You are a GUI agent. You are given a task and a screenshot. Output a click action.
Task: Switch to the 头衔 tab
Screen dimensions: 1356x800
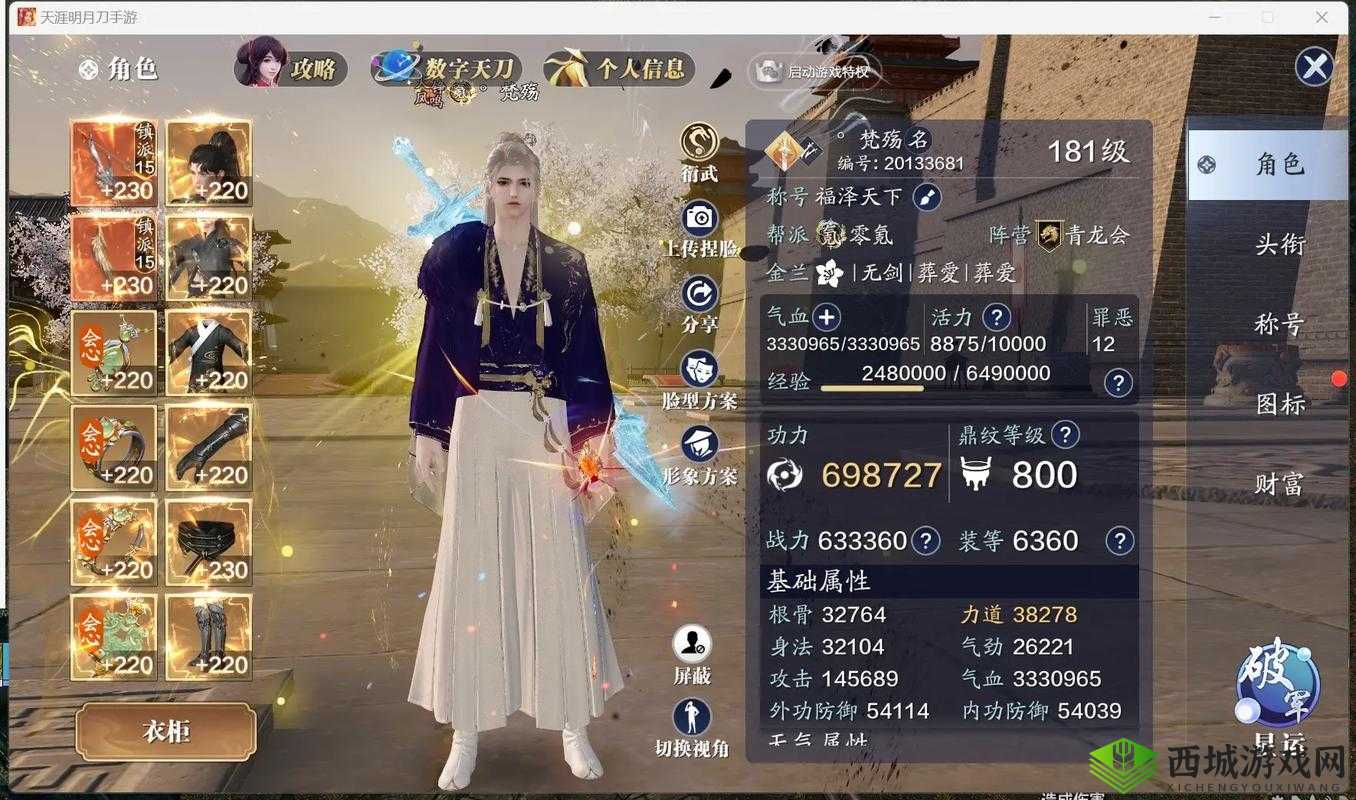pyautogui.click(x=1281, y=243)
